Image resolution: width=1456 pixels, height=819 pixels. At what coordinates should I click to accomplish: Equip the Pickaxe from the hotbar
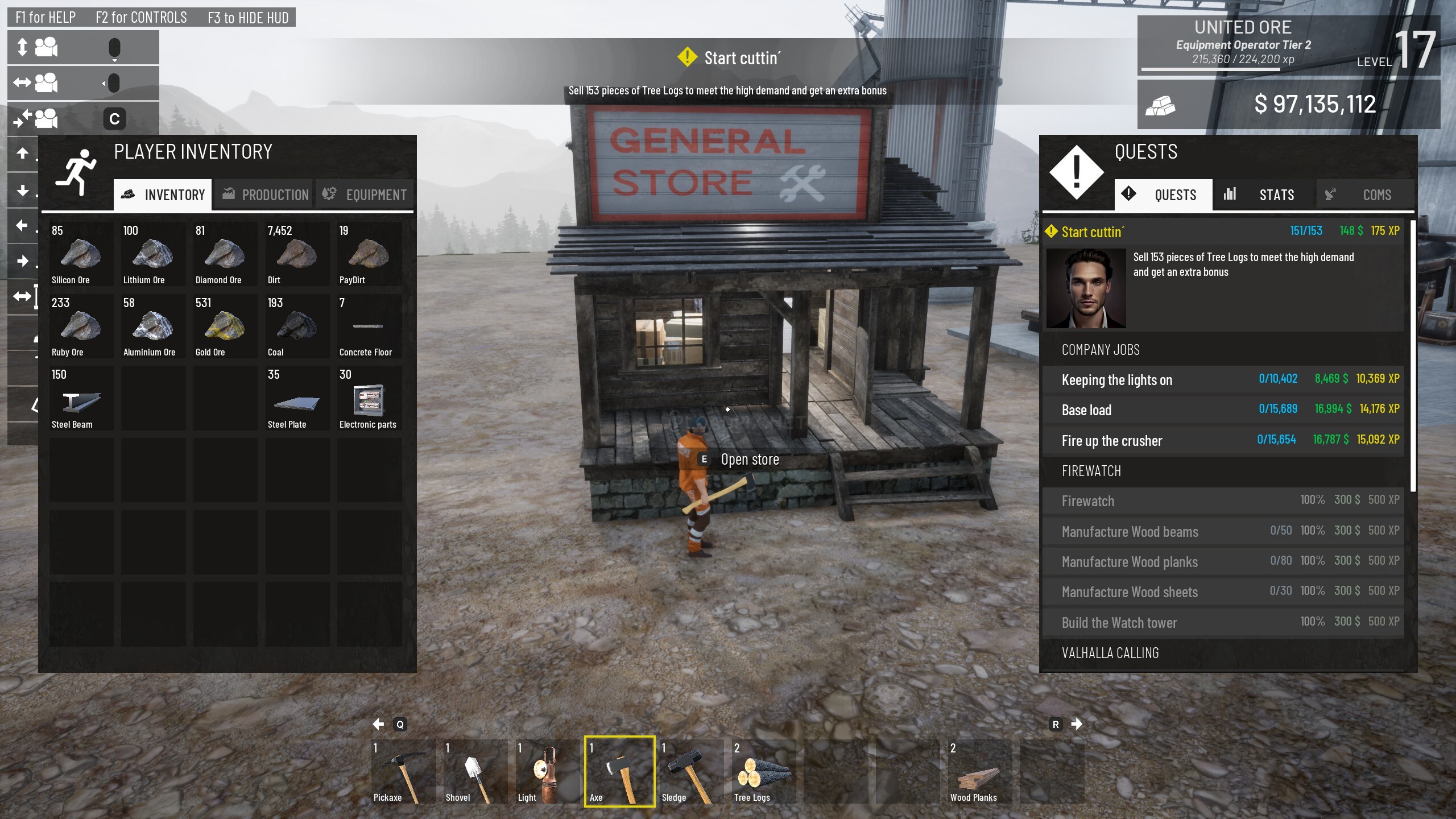pos(403,771)
